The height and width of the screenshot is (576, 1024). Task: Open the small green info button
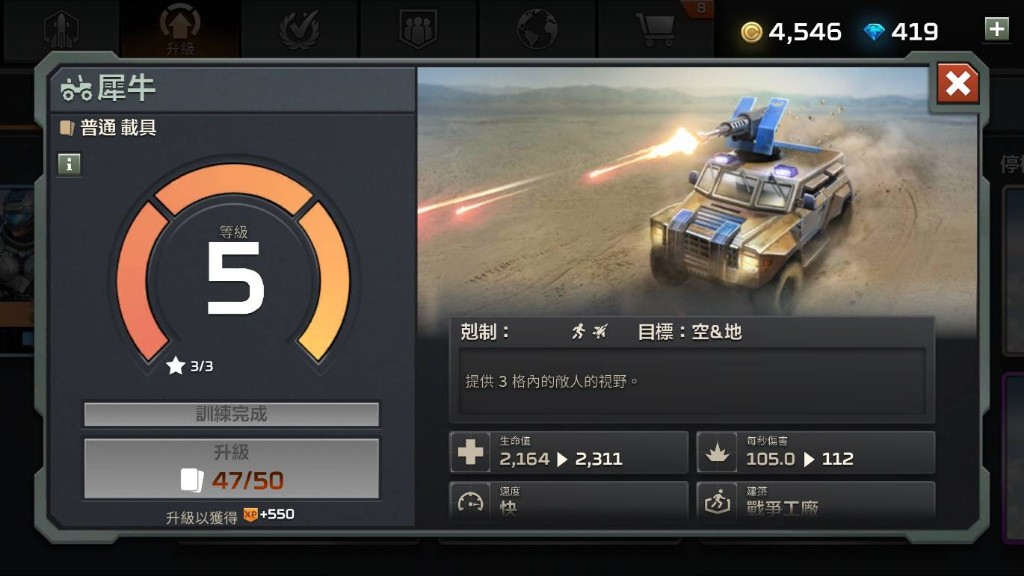pyautogui.click(x=69, y=164)
